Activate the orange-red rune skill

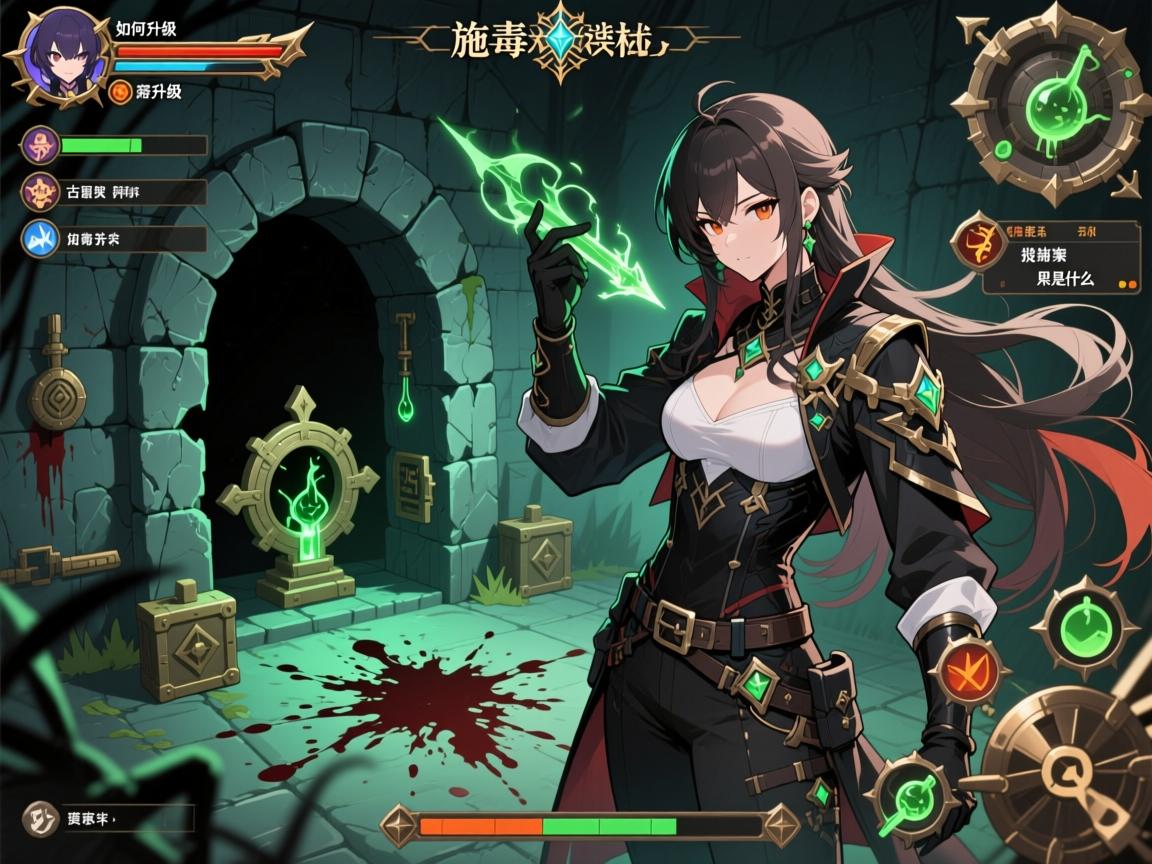coord(966,670)
